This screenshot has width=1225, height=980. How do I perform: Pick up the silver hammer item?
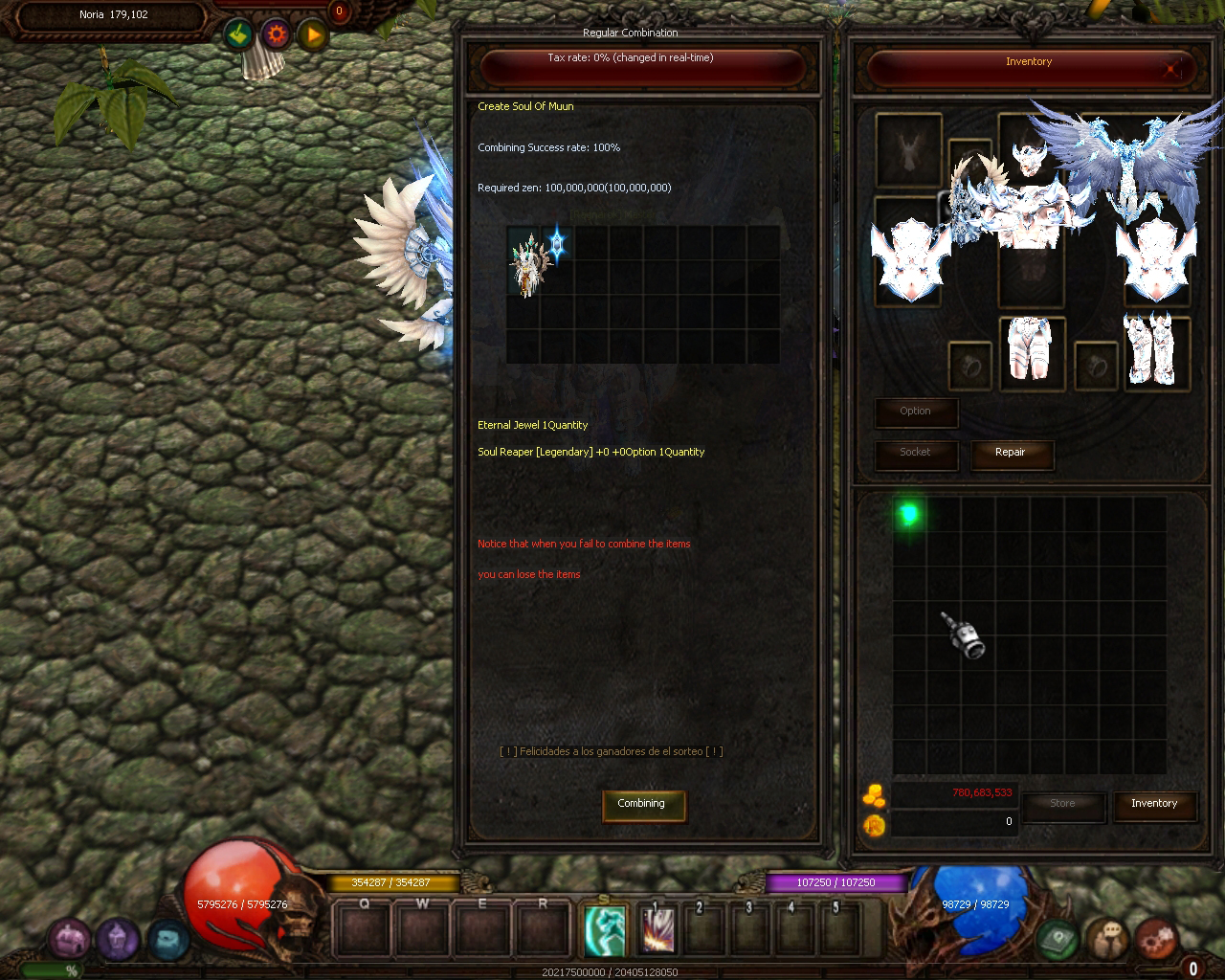click(x=963, y=635)
